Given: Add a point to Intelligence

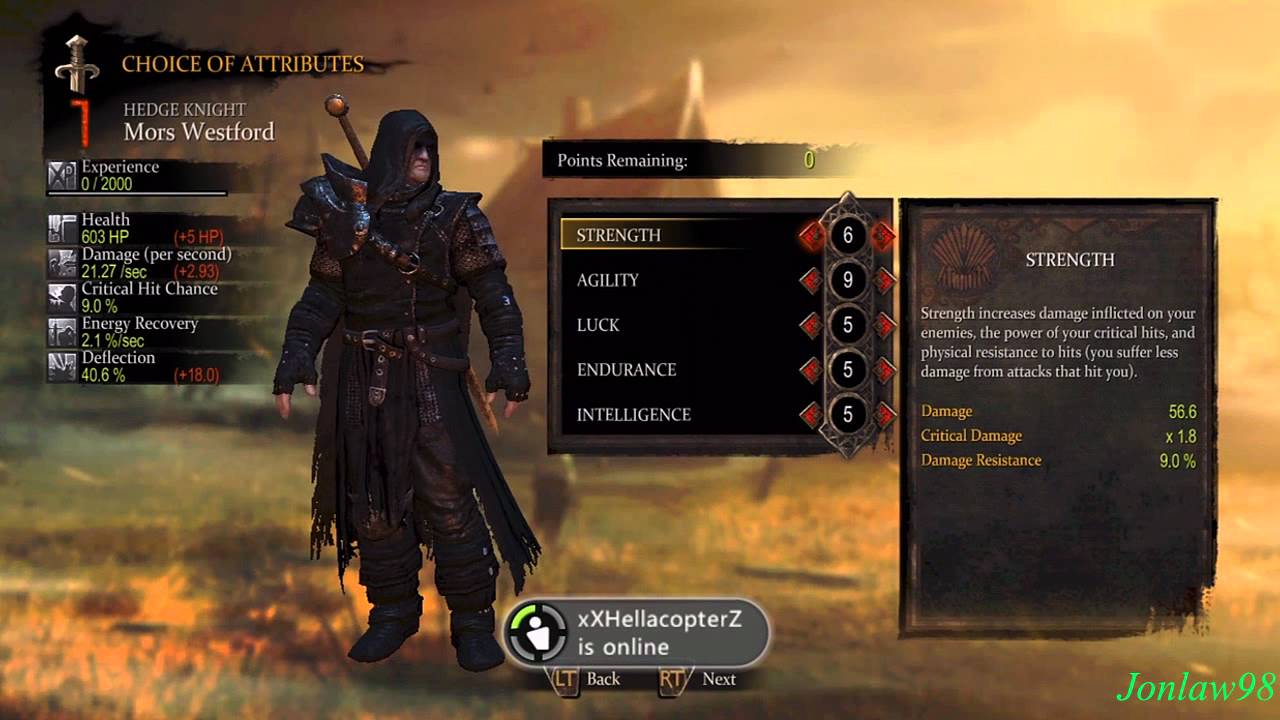Looking at the screenshot, I should (x=884, y=414).
